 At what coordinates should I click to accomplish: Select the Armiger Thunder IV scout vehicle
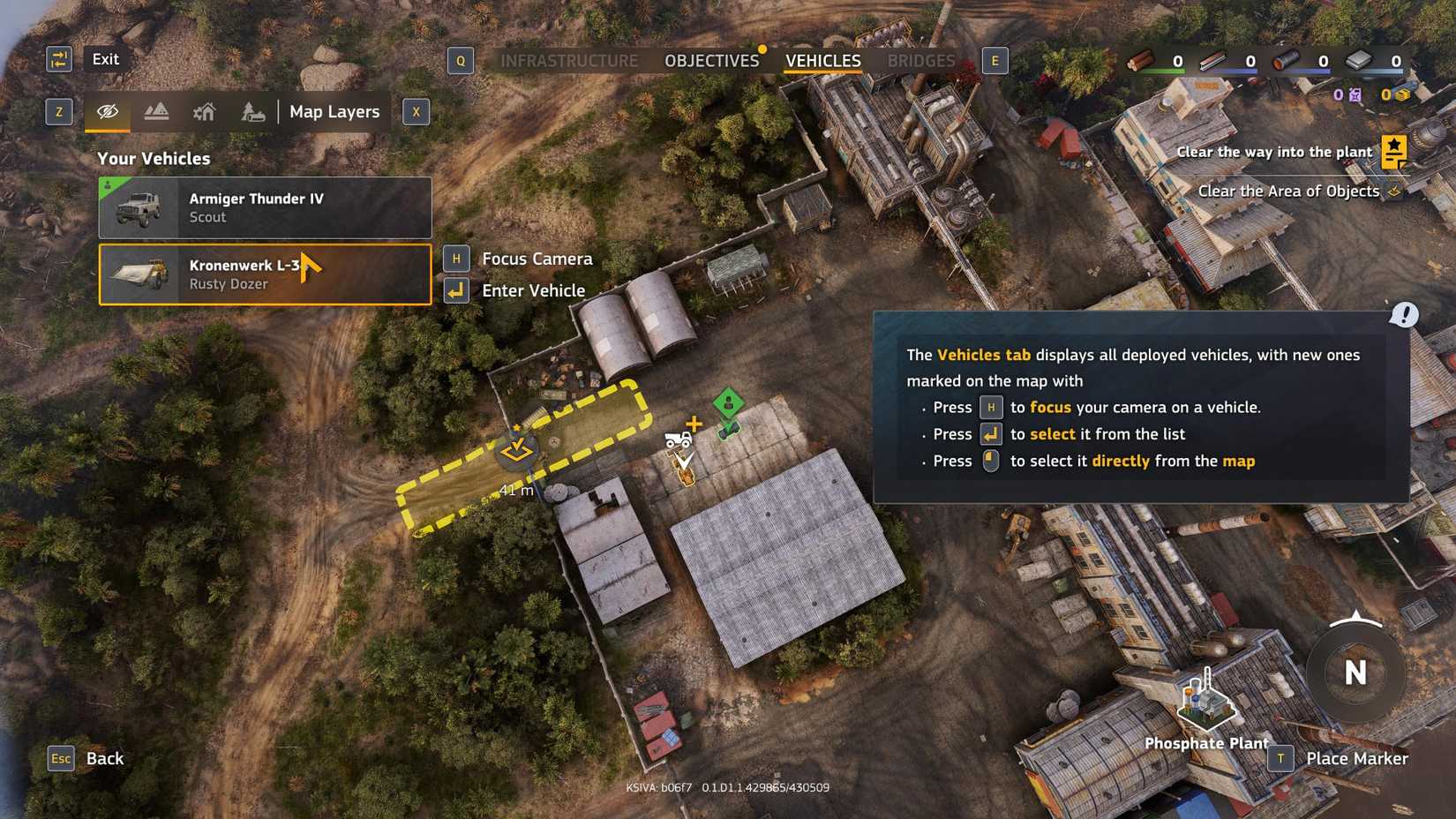tap(264, 207)
